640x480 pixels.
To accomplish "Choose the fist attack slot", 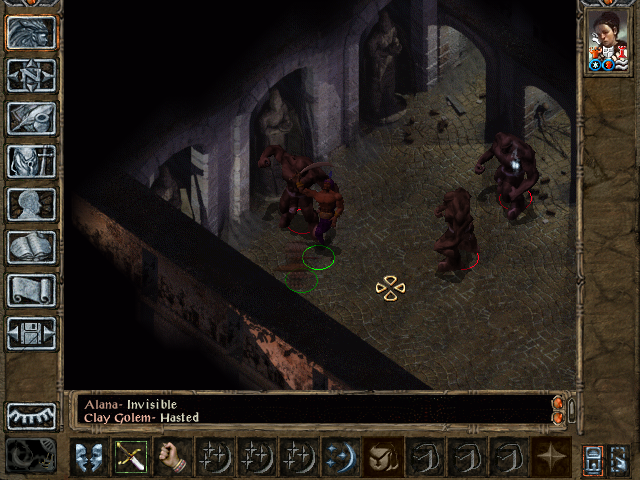I will point(174,457).
